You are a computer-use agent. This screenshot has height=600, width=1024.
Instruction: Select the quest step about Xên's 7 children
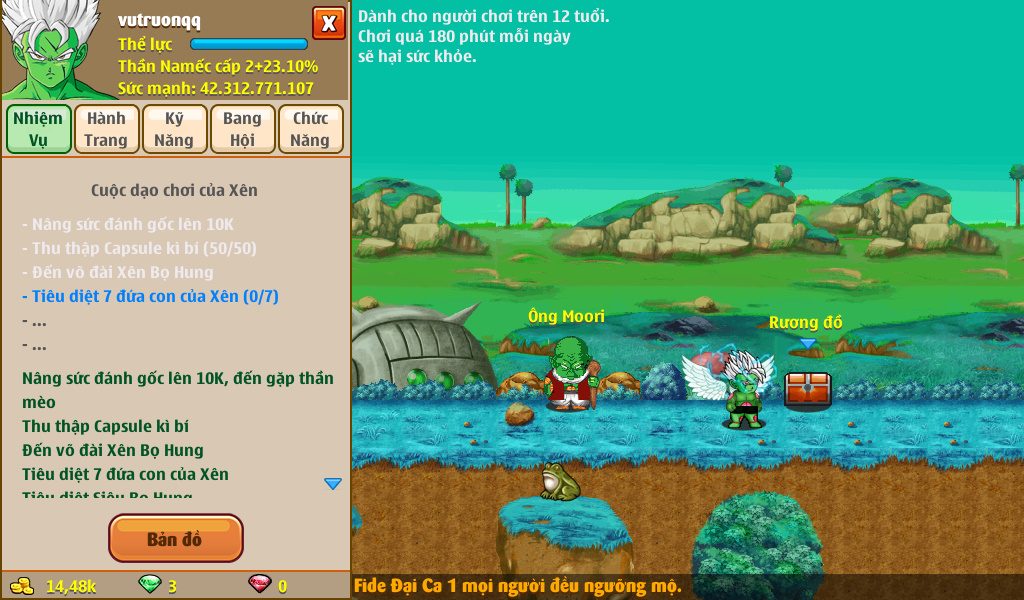tap(150, 296)
